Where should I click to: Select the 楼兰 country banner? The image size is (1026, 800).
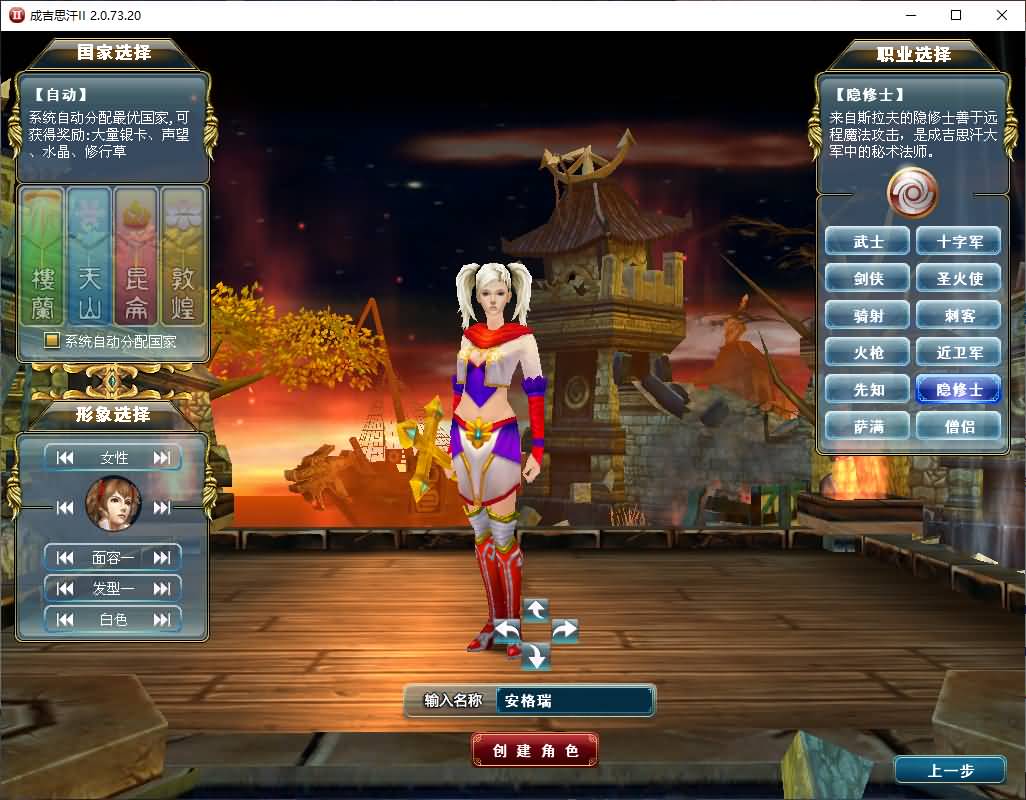[x=42, y=257]
